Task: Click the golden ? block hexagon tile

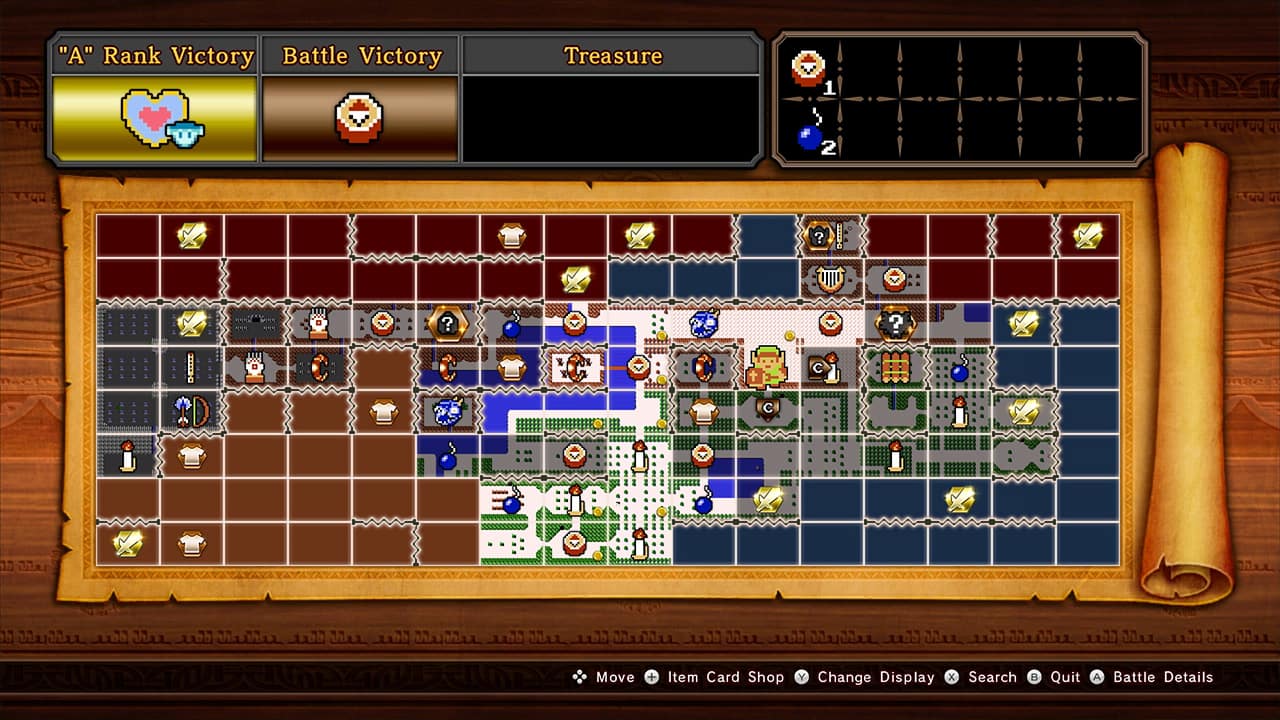Action: pos(447,323)
